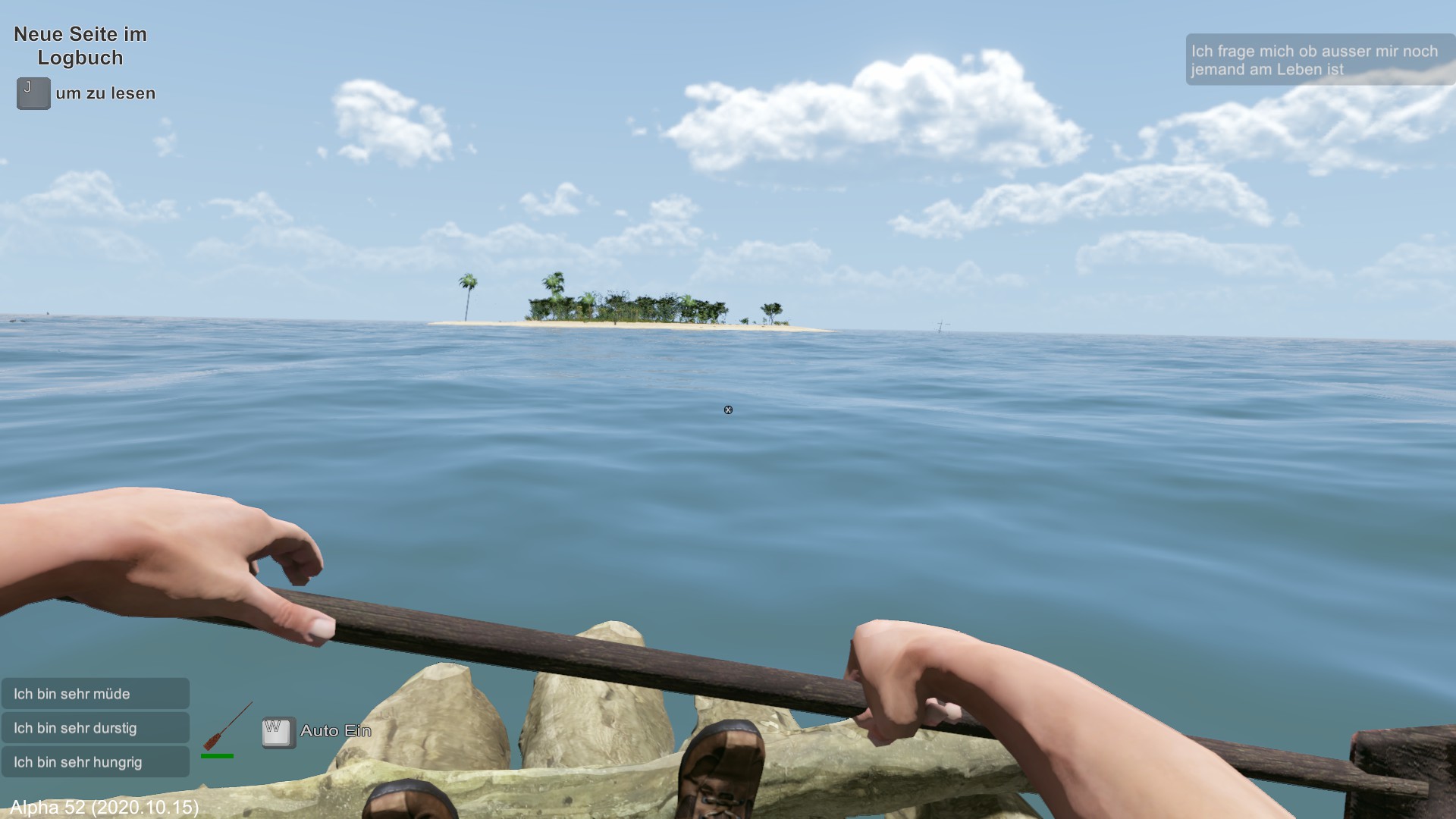Choose the 'Ich bin sehr hungrig' status panel
Screen dimensions: 1456x819
96,762
